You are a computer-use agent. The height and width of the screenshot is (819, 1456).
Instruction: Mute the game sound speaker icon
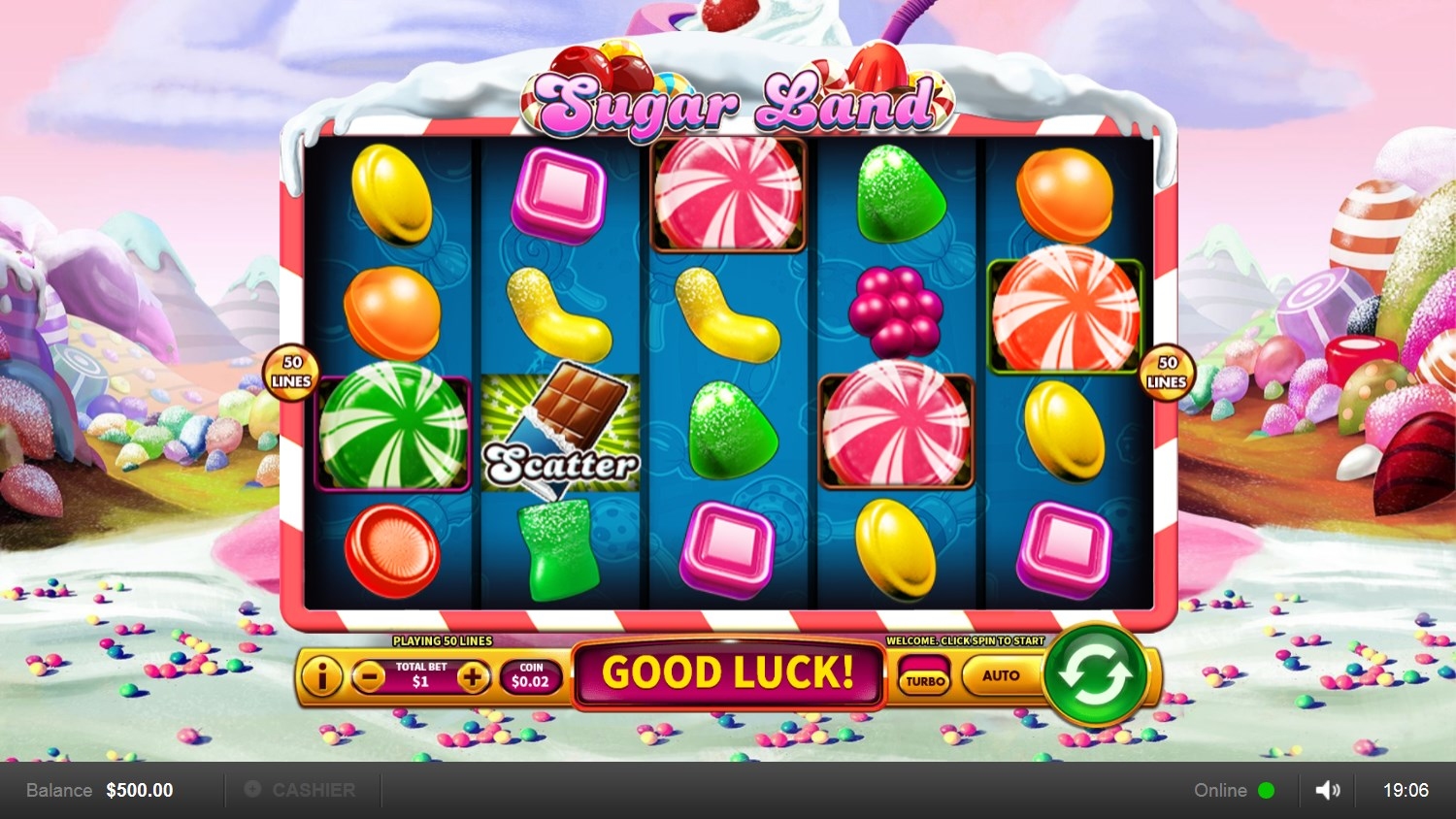[x=1327, y=790]
